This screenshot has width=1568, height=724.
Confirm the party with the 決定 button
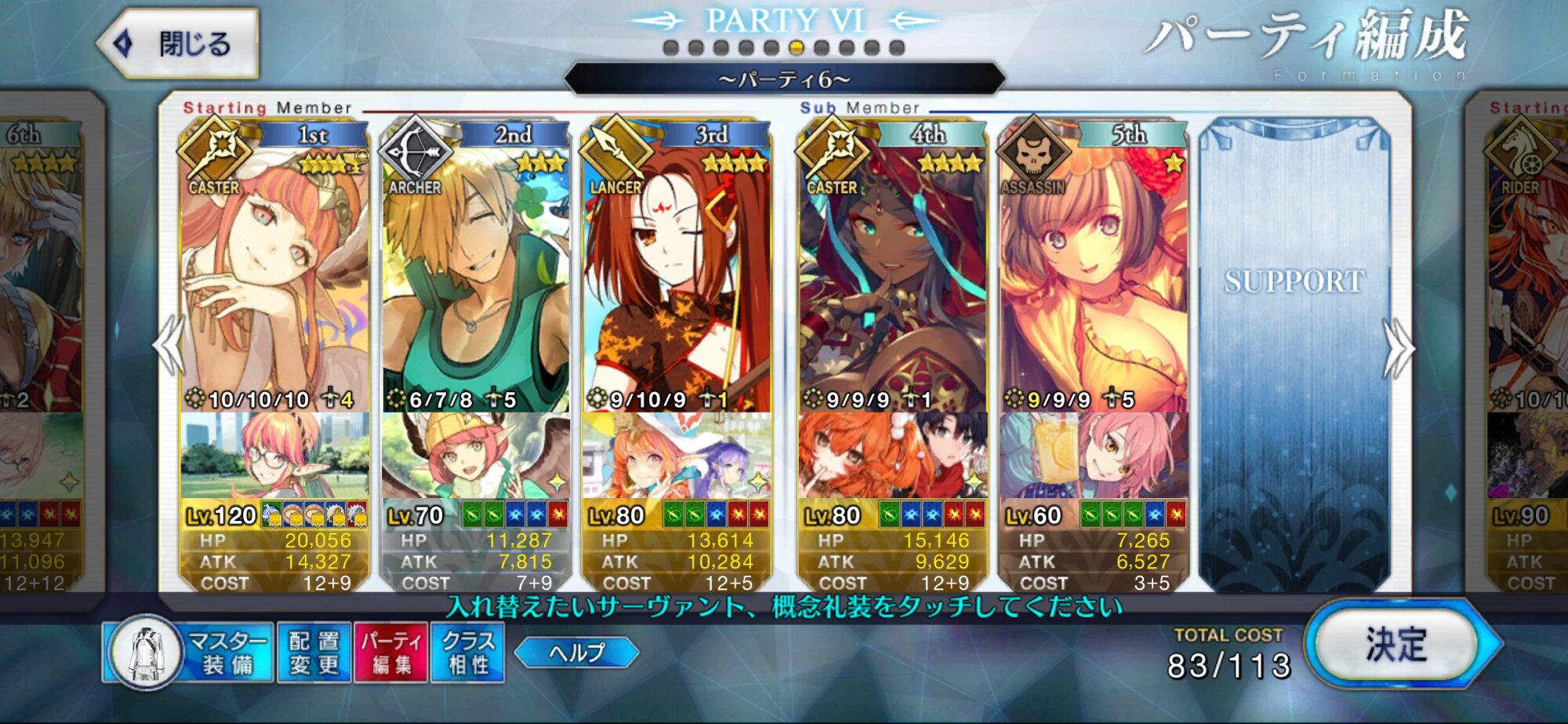coord(1397,645)
